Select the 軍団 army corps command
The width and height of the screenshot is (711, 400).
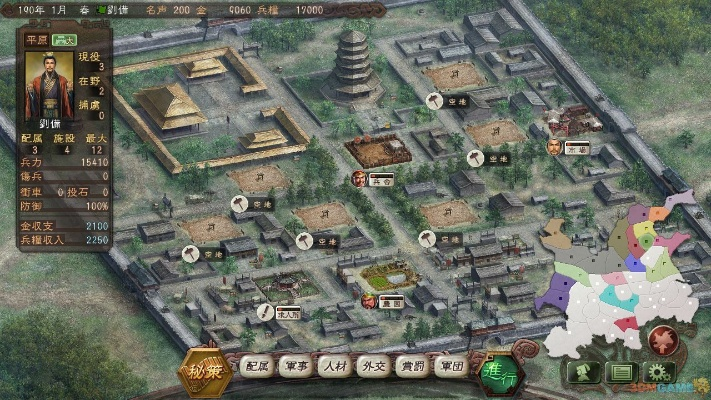pyautogui.click(x=448, y=367)
